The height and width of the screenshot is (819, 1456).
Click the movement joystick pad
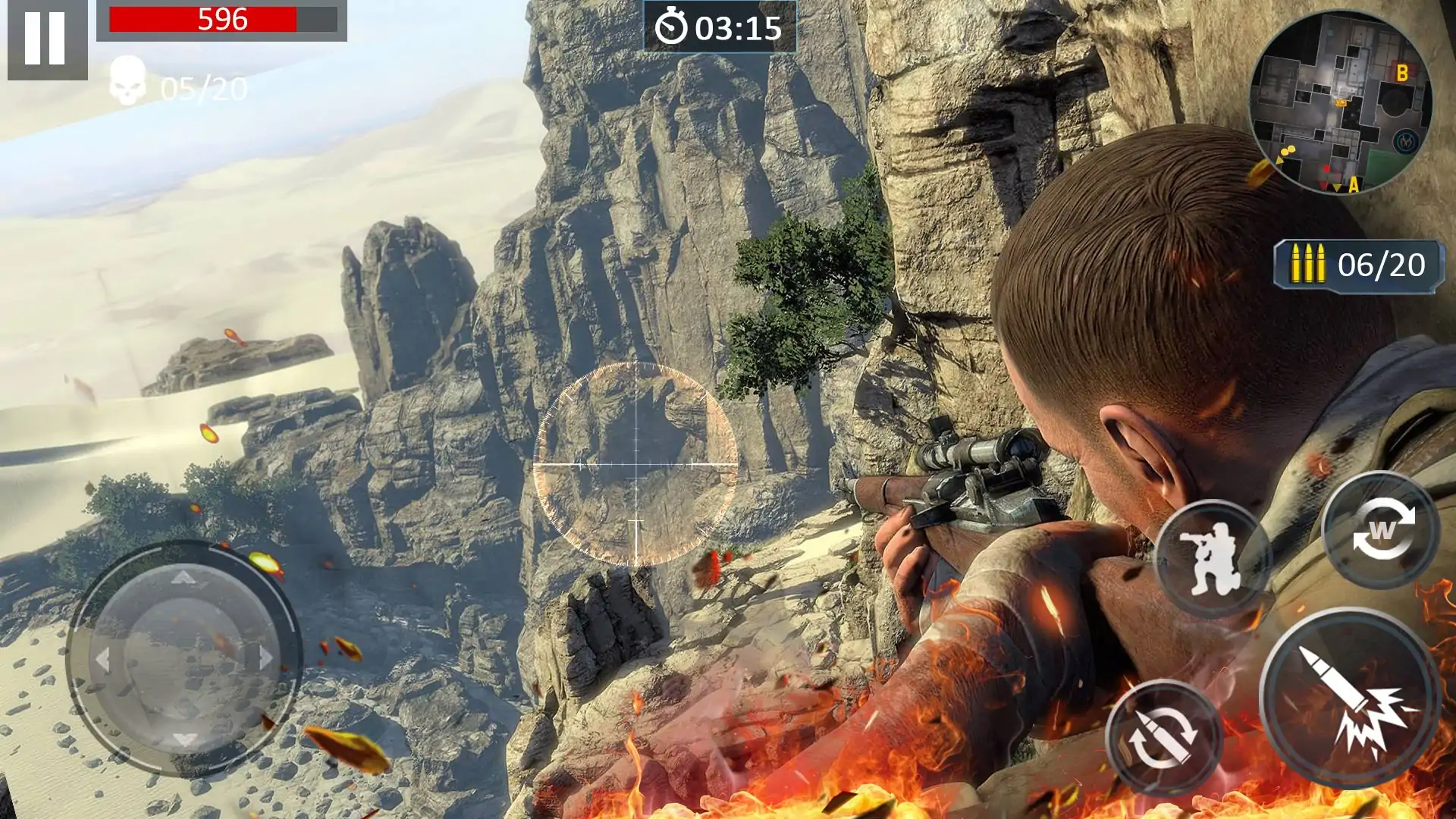(184, 658)
